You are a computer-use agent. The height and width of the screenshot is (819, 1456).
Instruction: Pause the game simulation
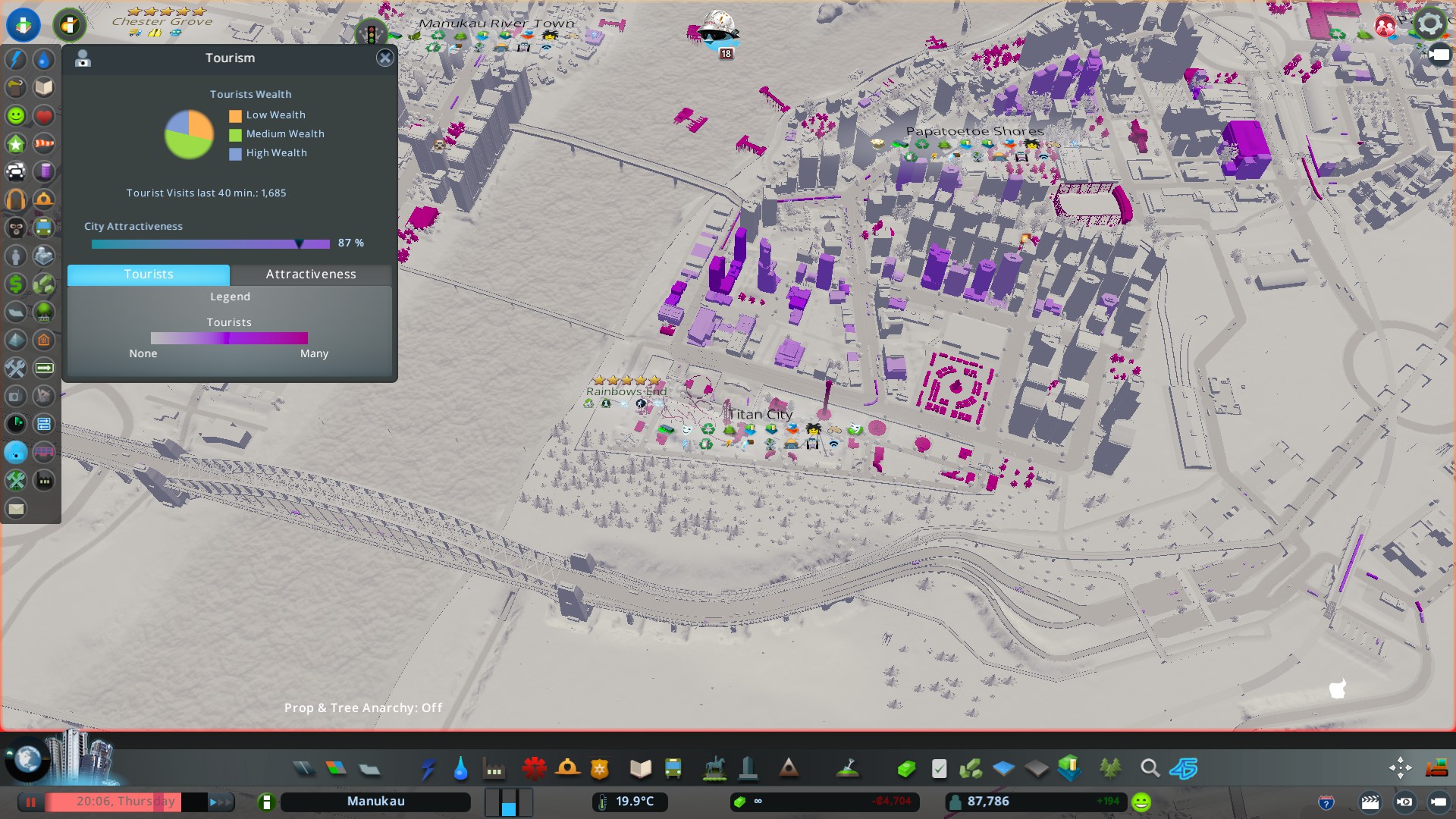coord(31,802)
